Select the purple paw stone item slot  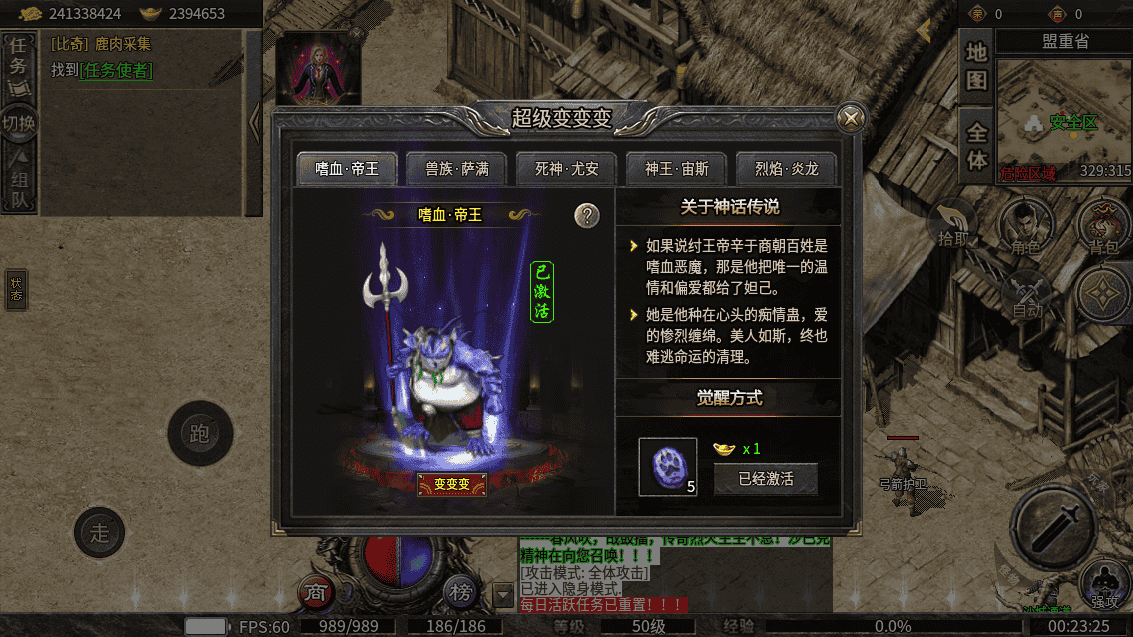click(668, 467)
